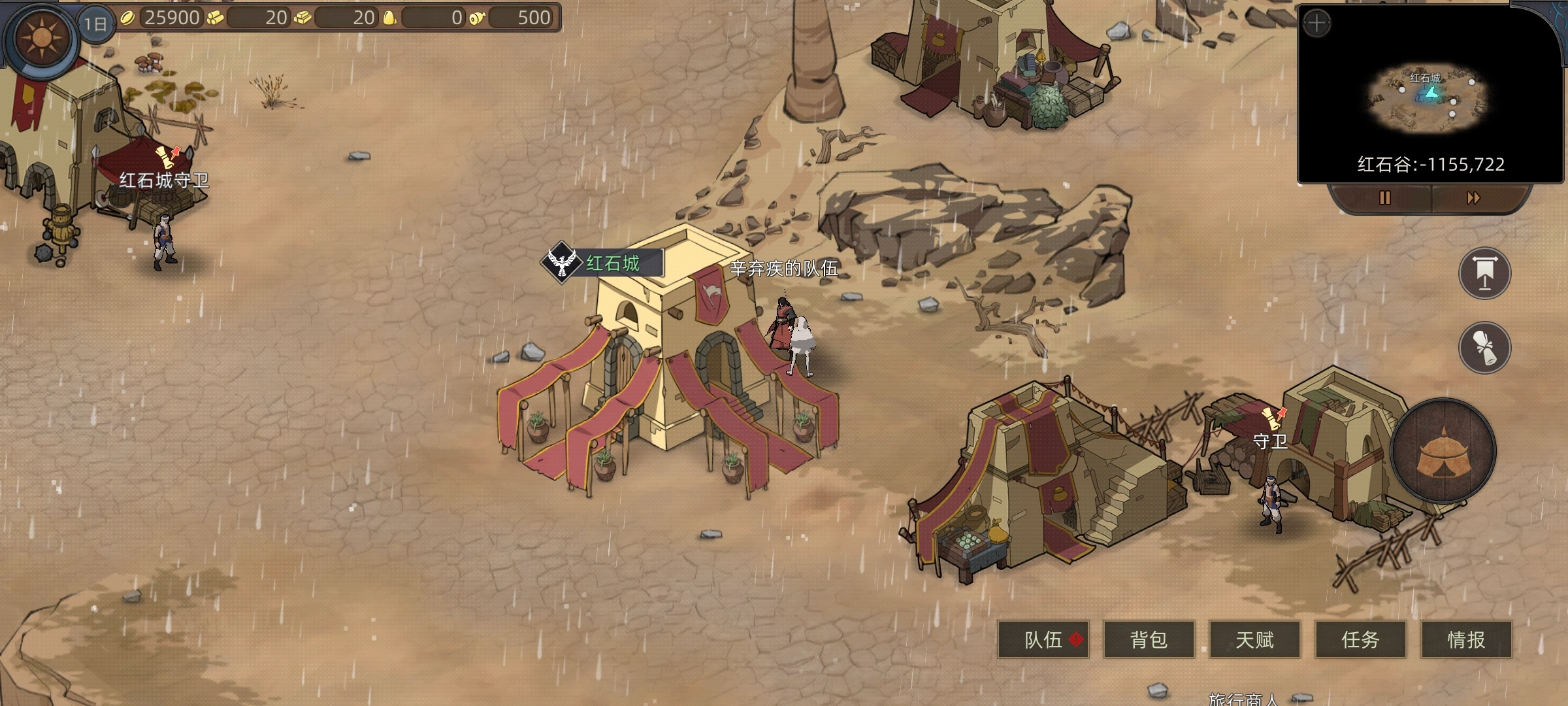Open the round scroll icon button

pyautogui.click(x=1484, y=348)
